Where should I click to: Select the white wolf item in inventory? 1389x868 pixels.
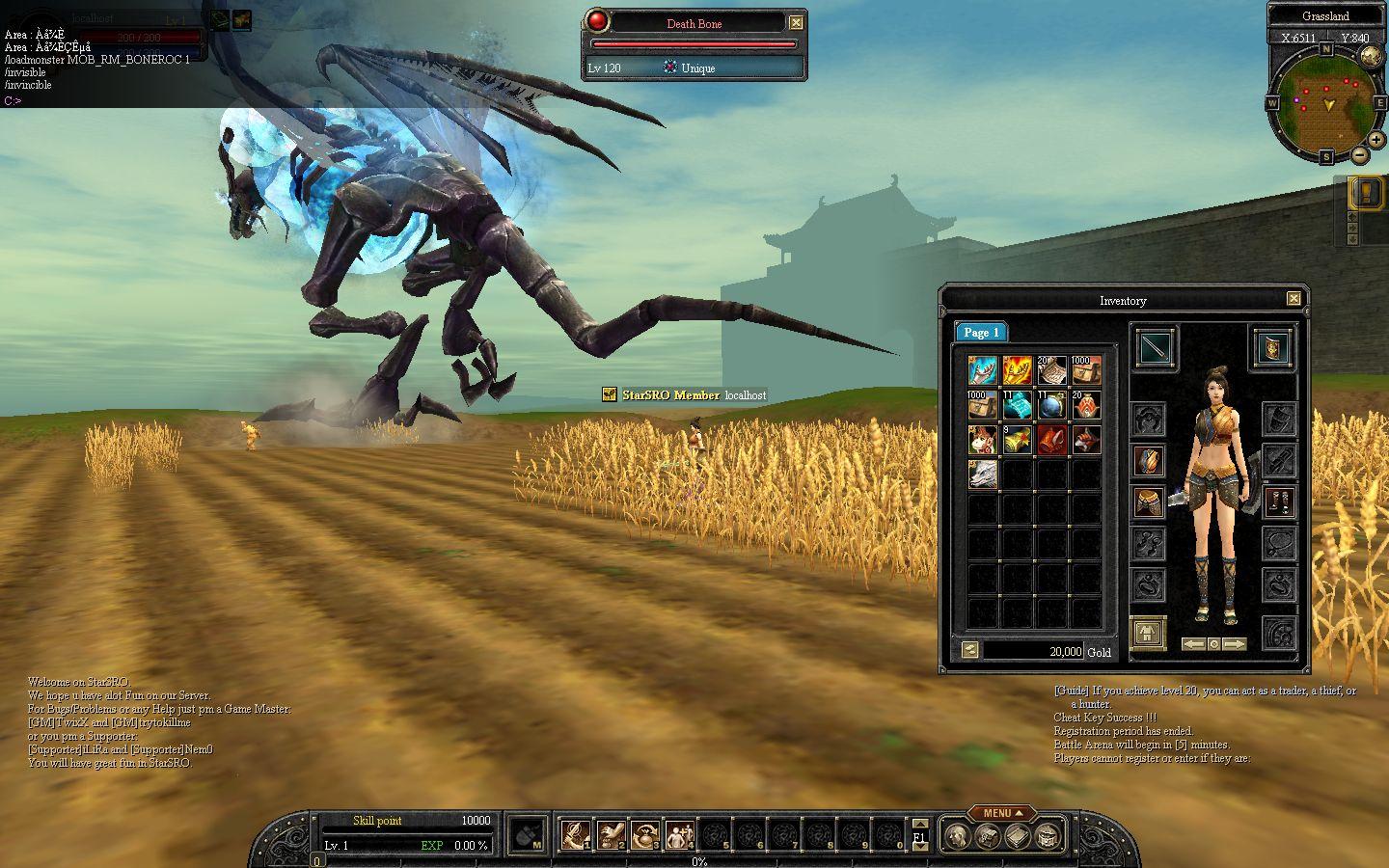982,473
